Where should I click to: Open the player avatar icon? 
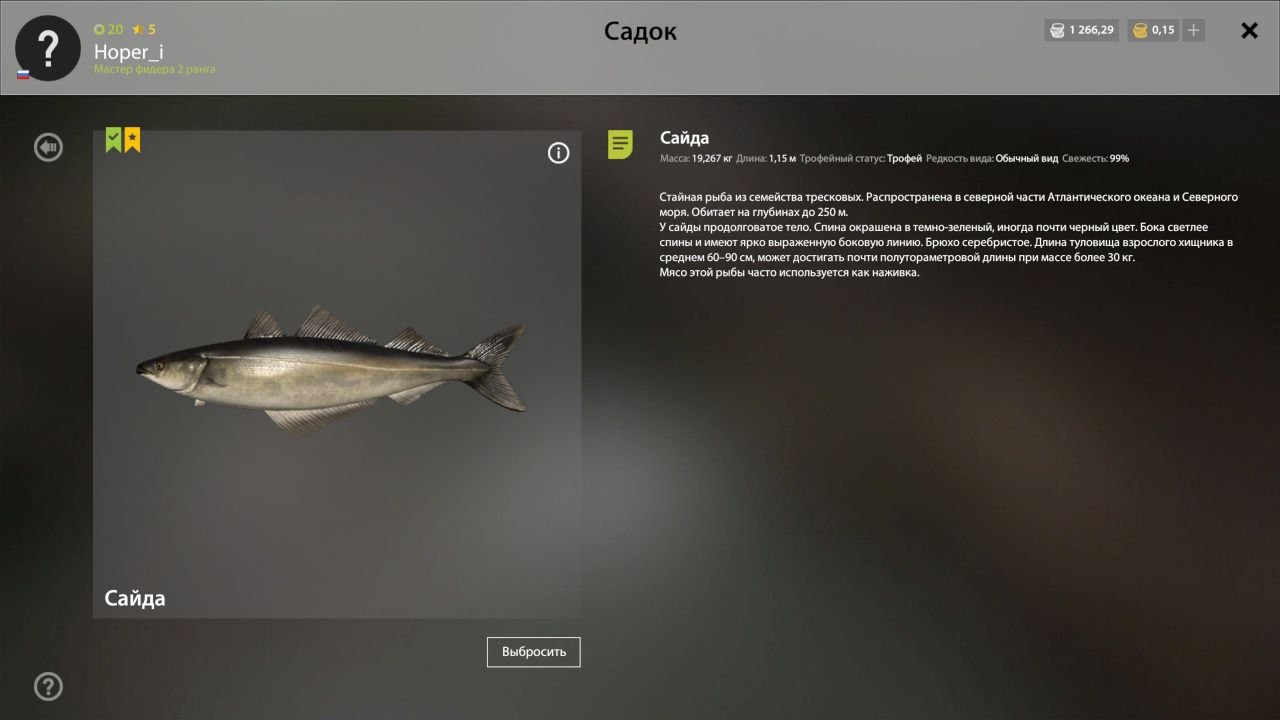pos(46,46)
